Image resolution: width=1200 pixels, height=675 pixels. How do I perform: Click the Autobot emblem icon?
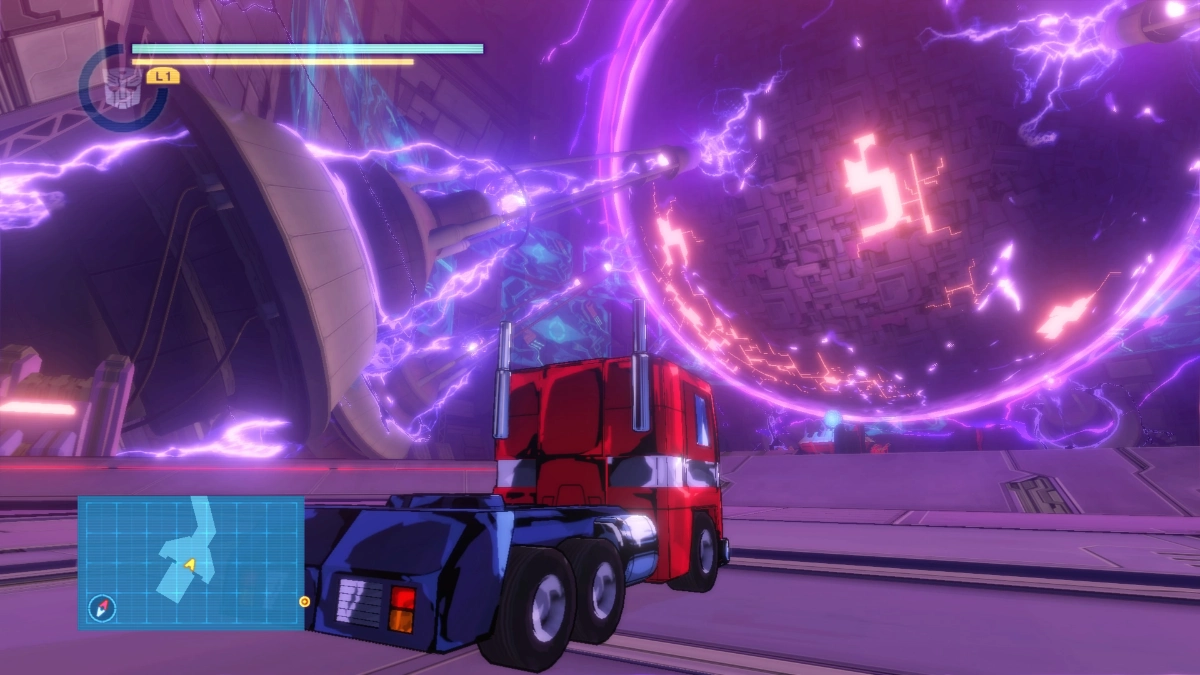click(x=122, y=85)
